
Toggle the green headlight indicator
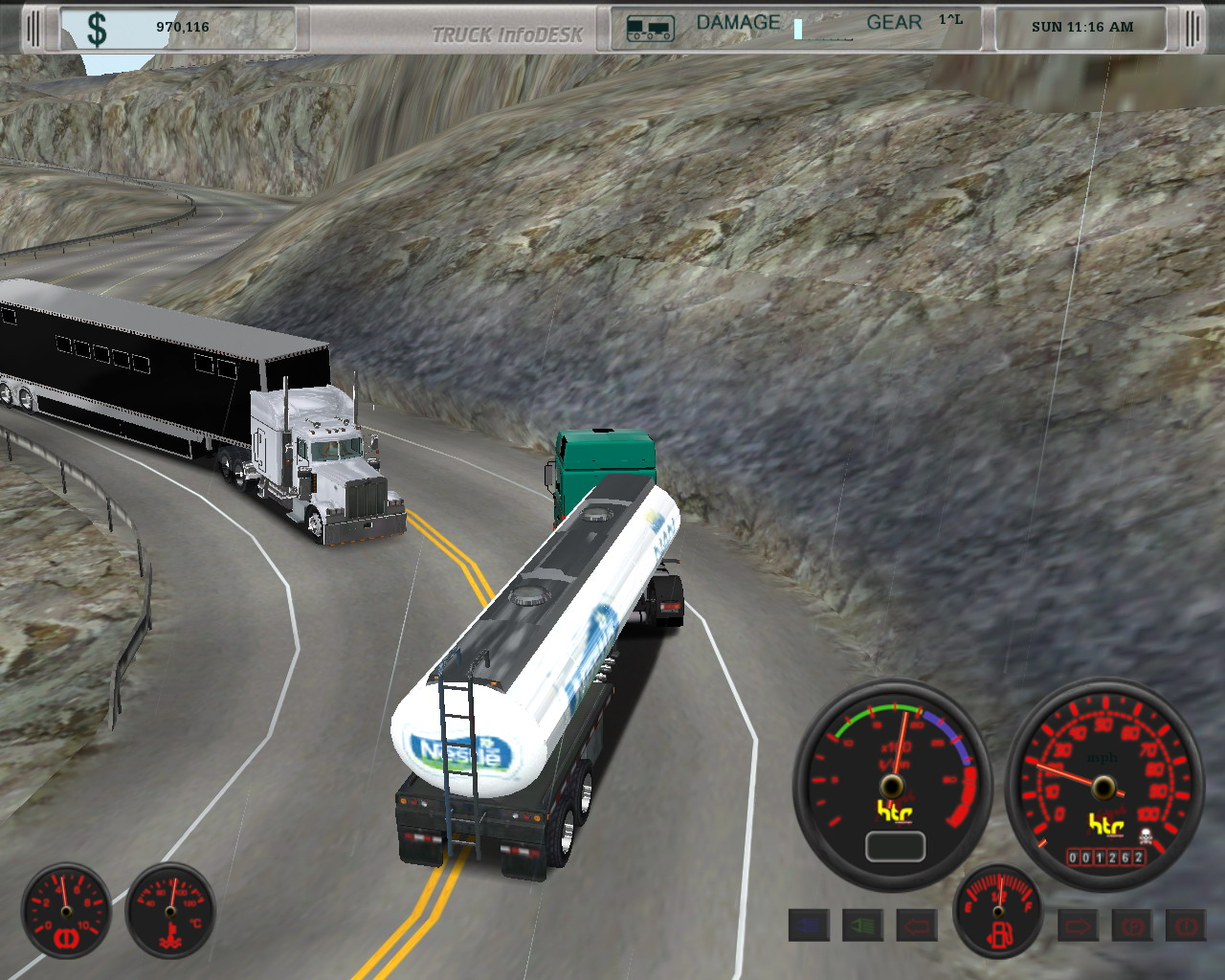point(862,925)
